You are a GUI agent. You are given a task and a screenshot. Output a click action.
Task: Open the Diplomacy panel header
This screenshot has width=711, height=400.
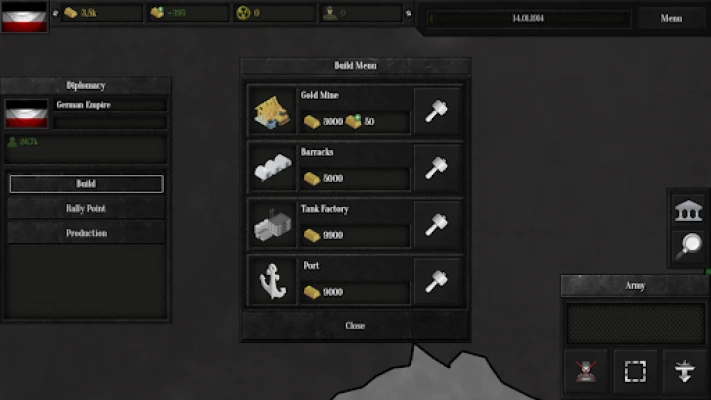(86, 86)
